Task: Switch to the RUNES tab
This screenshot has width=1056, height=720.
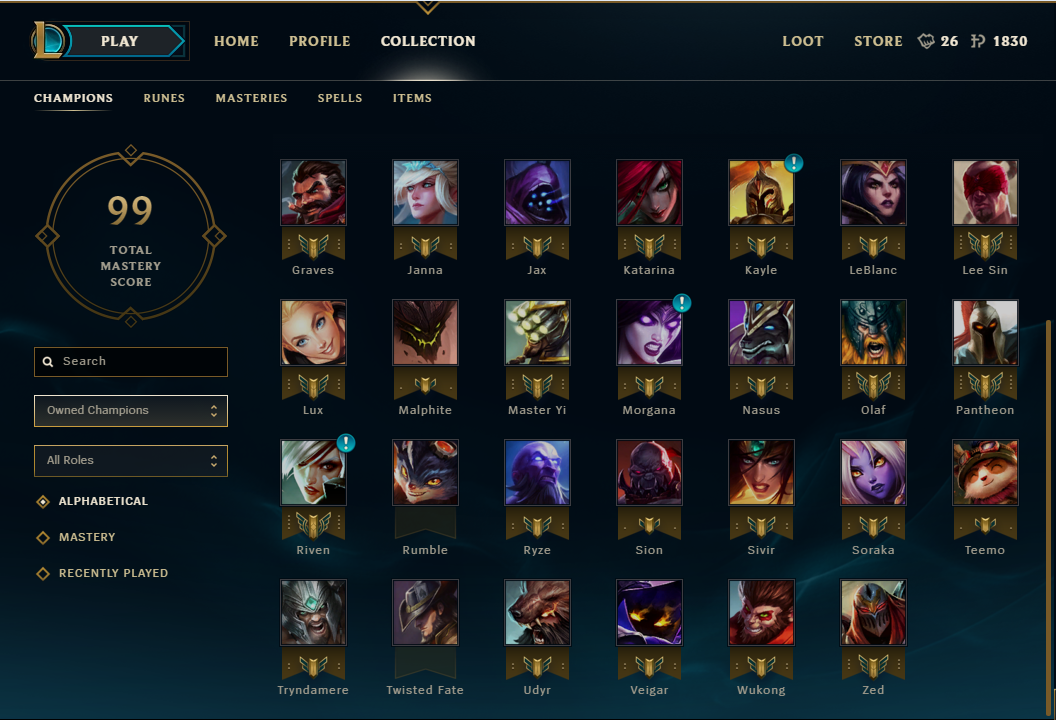Action: 164,98
